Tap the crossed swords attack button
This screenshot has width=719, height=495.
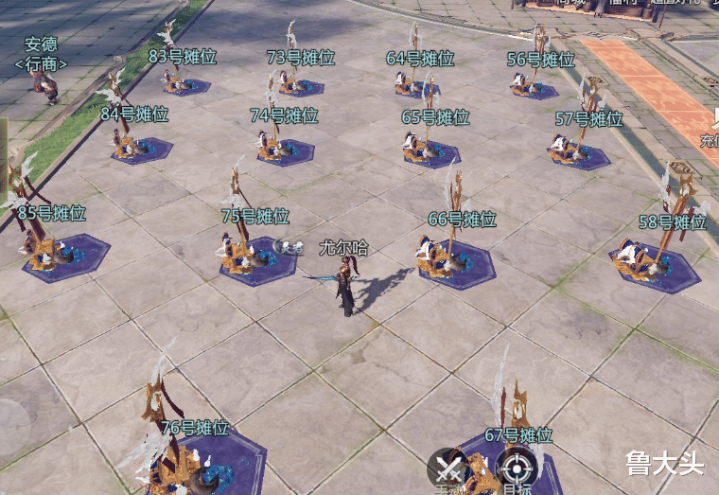[x=449, y=468]
